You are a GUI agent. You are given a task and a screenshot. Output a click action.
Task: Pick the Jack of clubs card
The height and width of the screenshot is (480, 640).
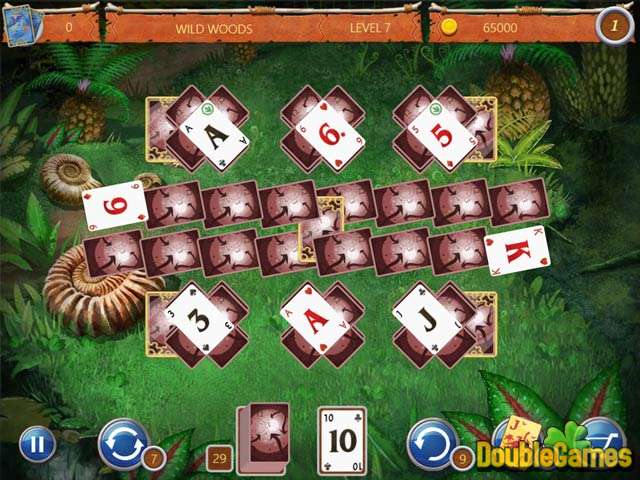[x=430, y=320]
